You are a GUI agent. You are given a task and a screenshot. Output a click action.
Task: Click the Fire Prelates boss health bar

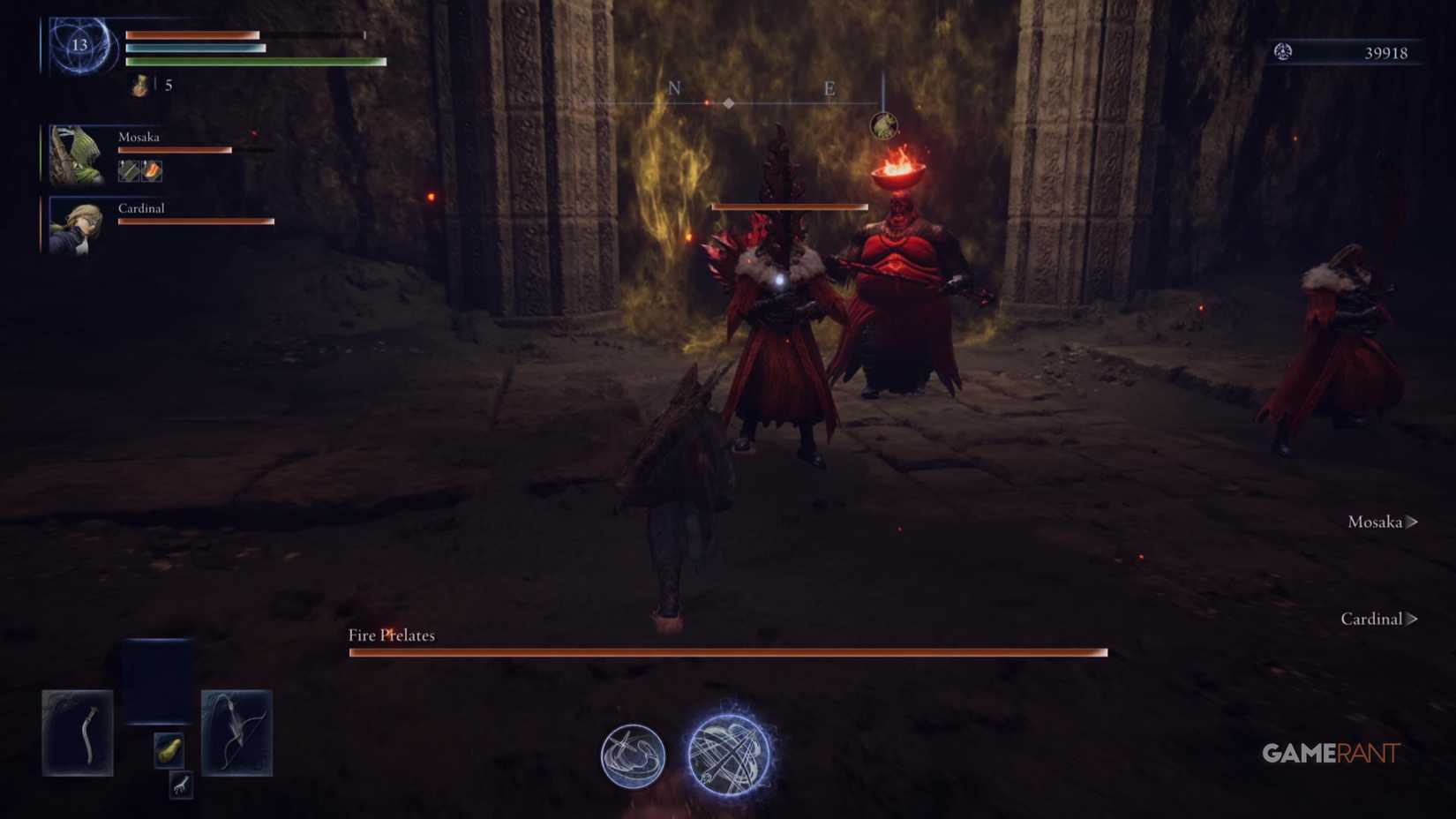[x=728, y=652]
